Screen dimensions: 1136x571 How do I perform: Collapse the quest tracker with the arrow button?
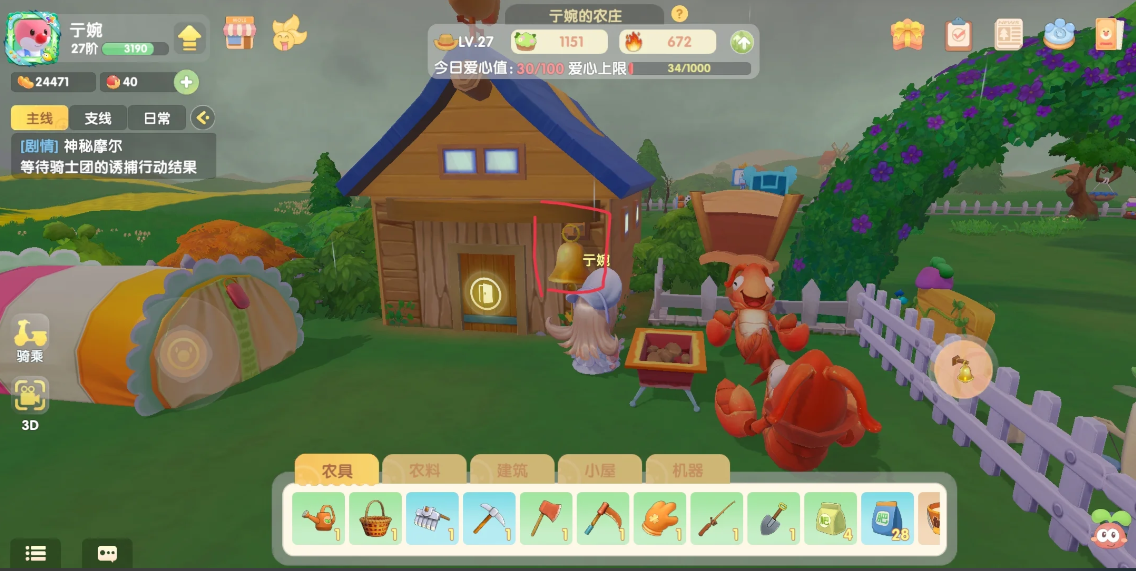(203, 118)
